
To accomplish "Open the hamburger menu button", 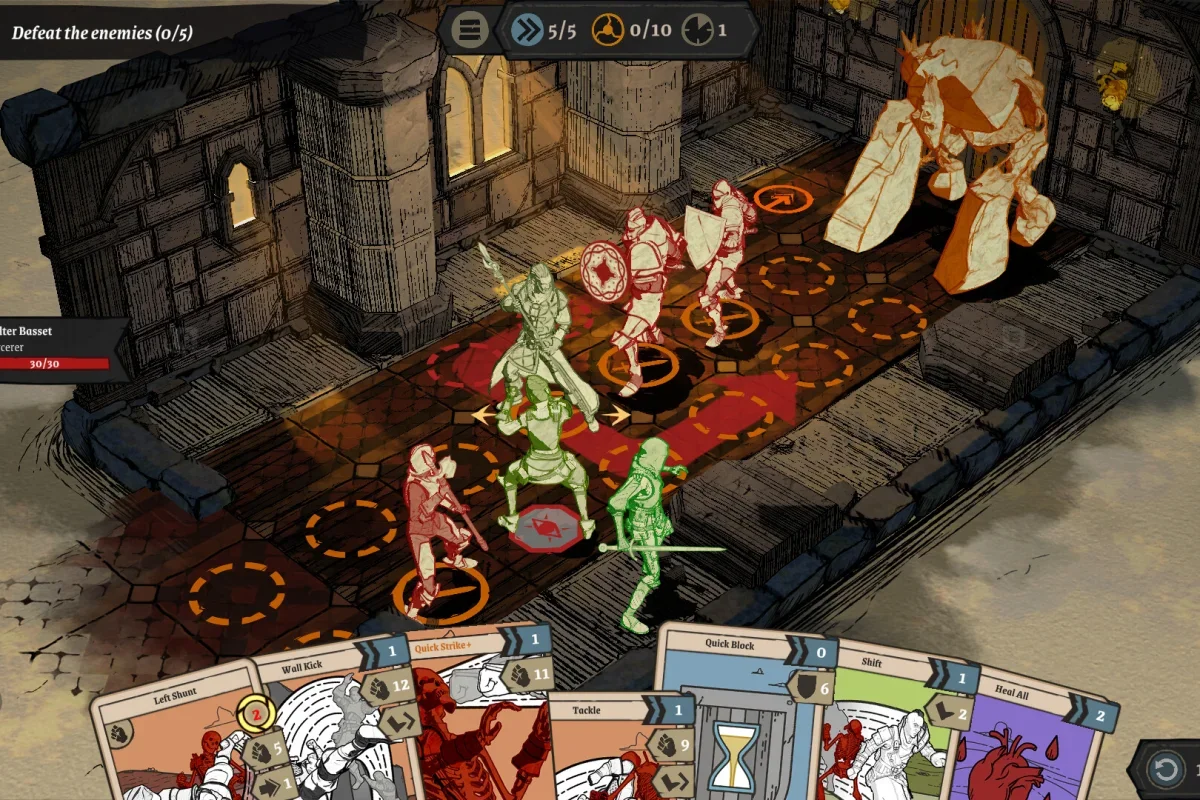I will tap(468, 30).
